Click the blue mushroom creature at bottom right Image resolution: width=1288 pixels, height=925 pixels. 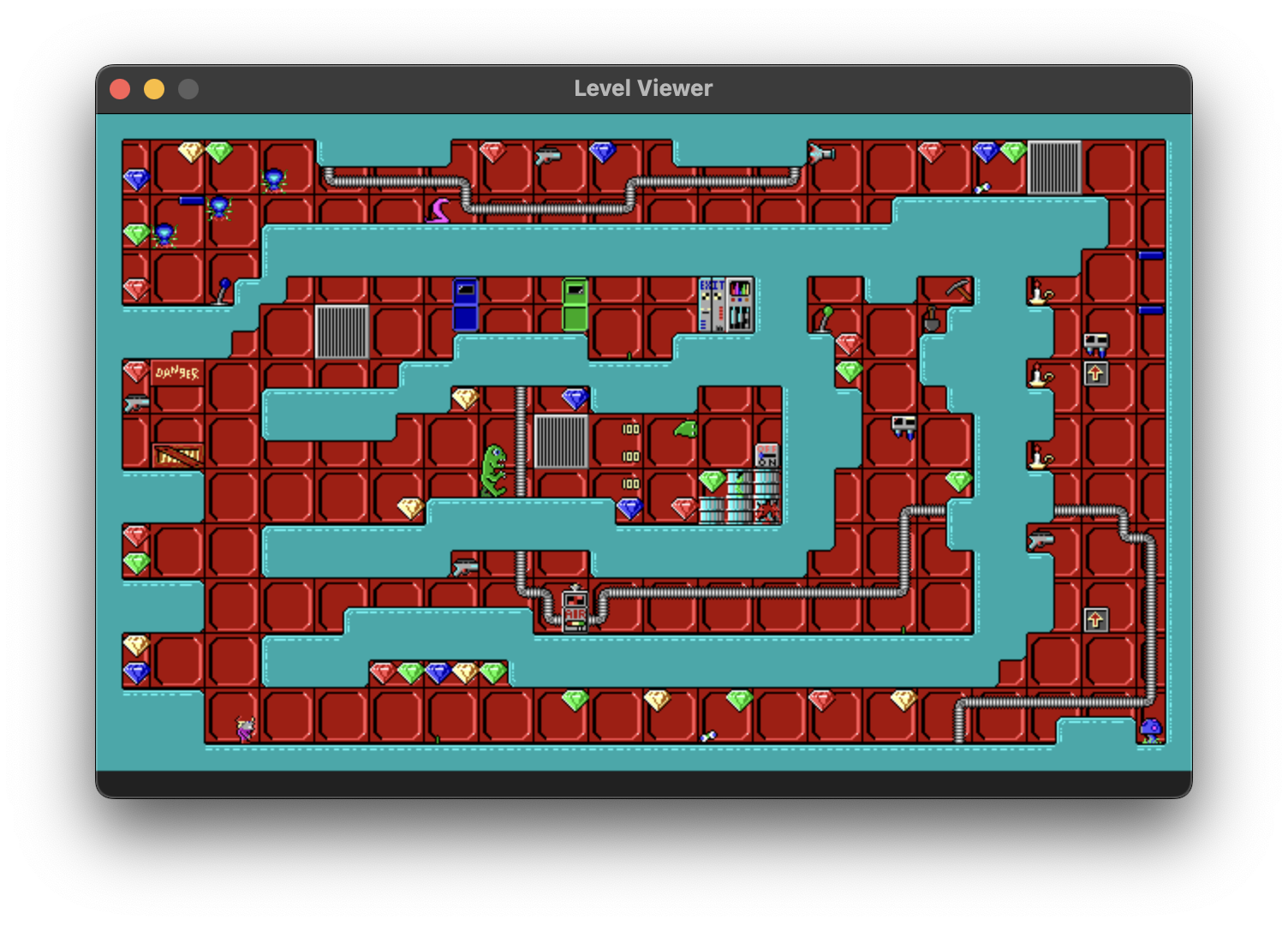(1152, 728)
